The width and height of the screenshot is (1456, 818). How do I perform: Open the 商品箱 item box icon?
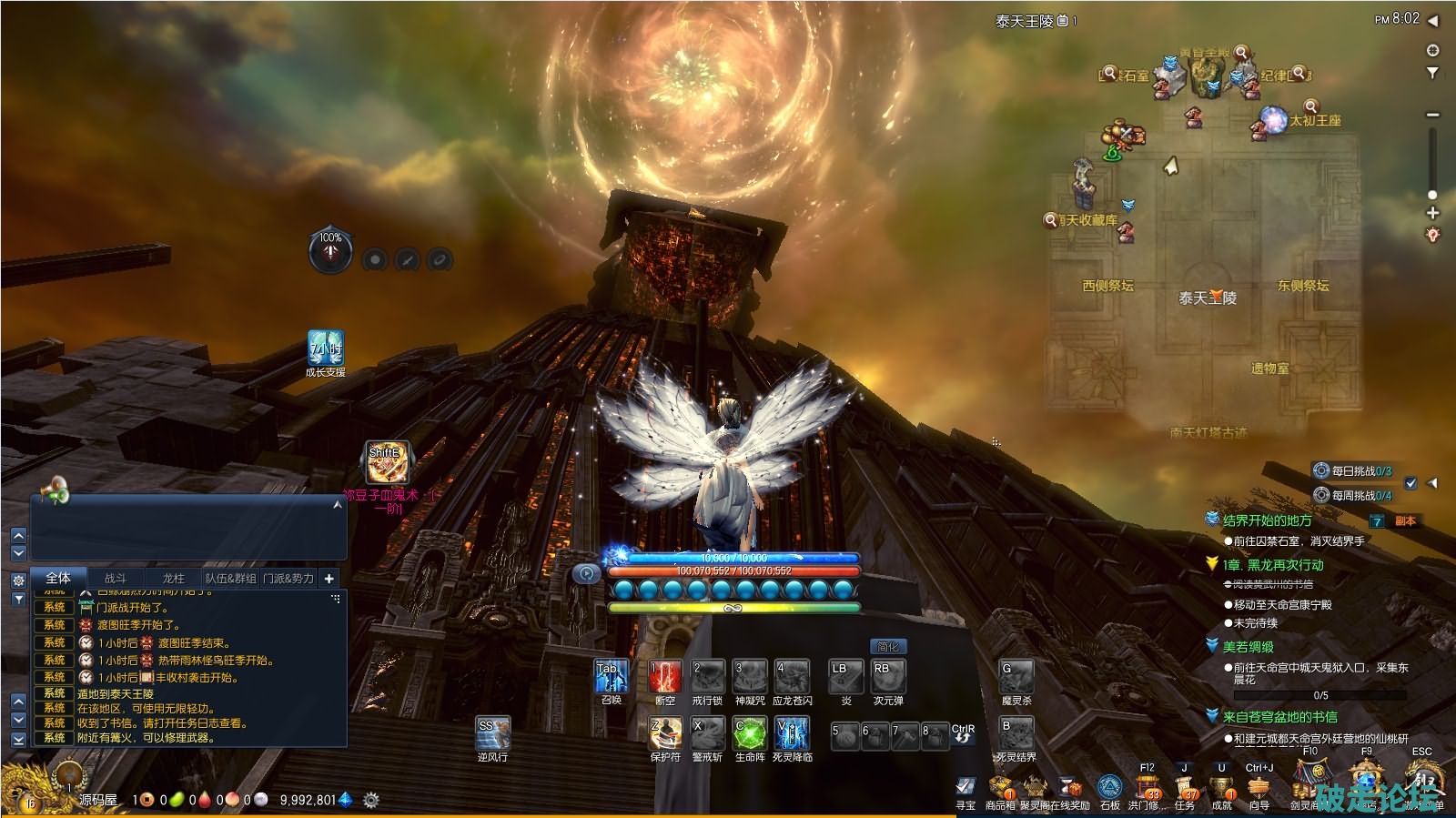coord(1000,788)
